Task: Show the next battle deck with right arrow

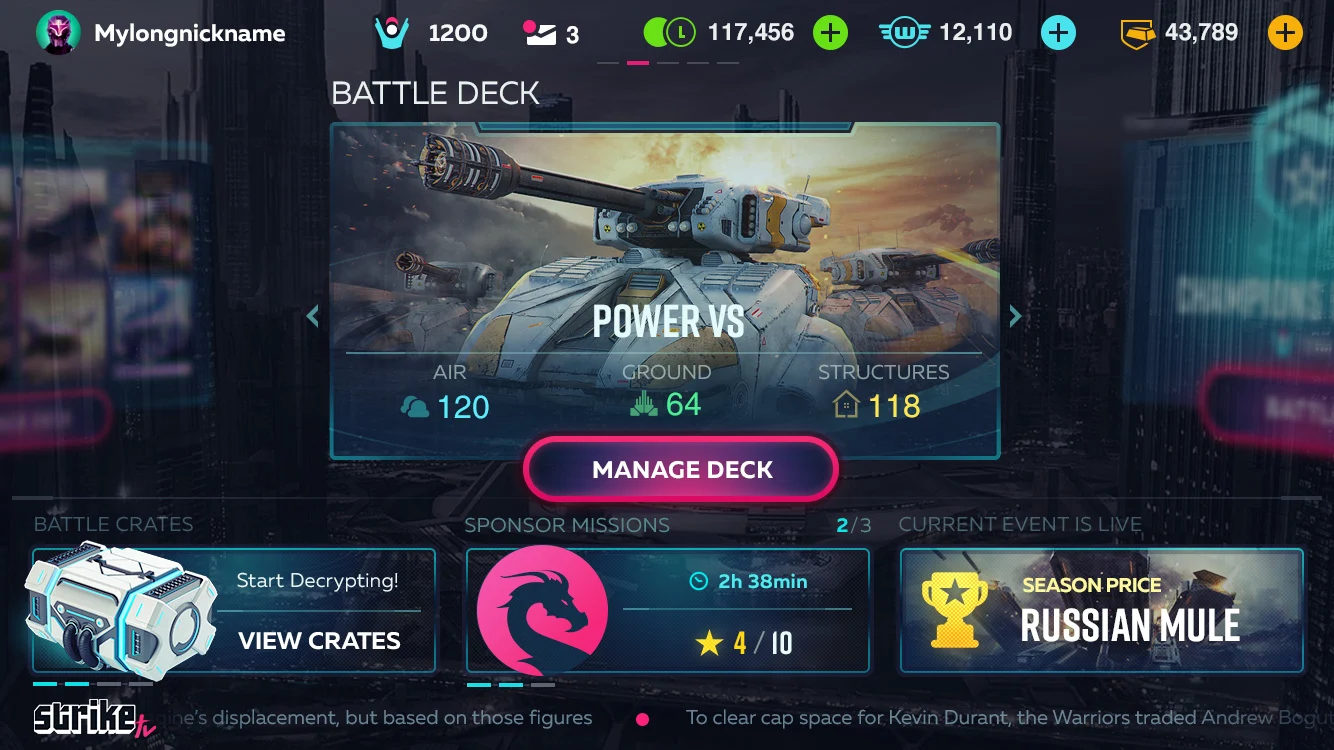Action: click(1015, 316)
